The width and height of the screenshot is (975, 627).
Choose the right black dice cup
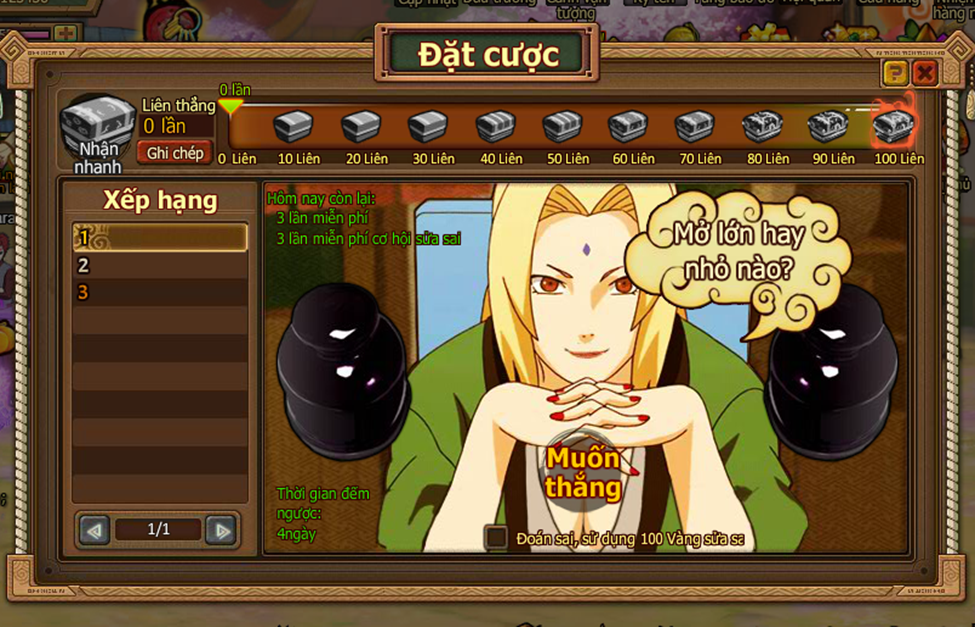pos(830,371)
